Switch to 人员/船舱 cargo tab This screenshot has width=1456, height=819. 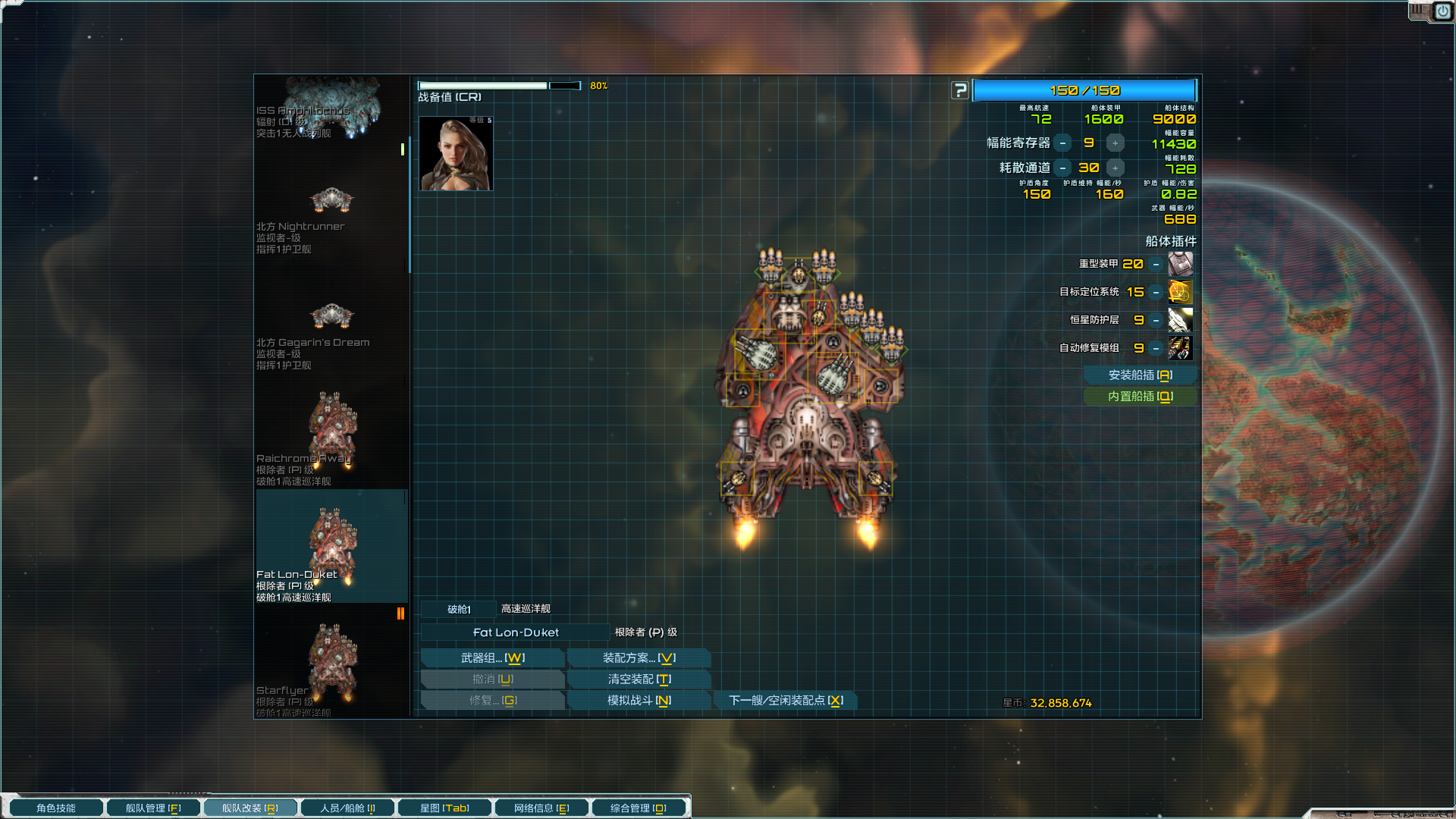click(x=347, y=808)
